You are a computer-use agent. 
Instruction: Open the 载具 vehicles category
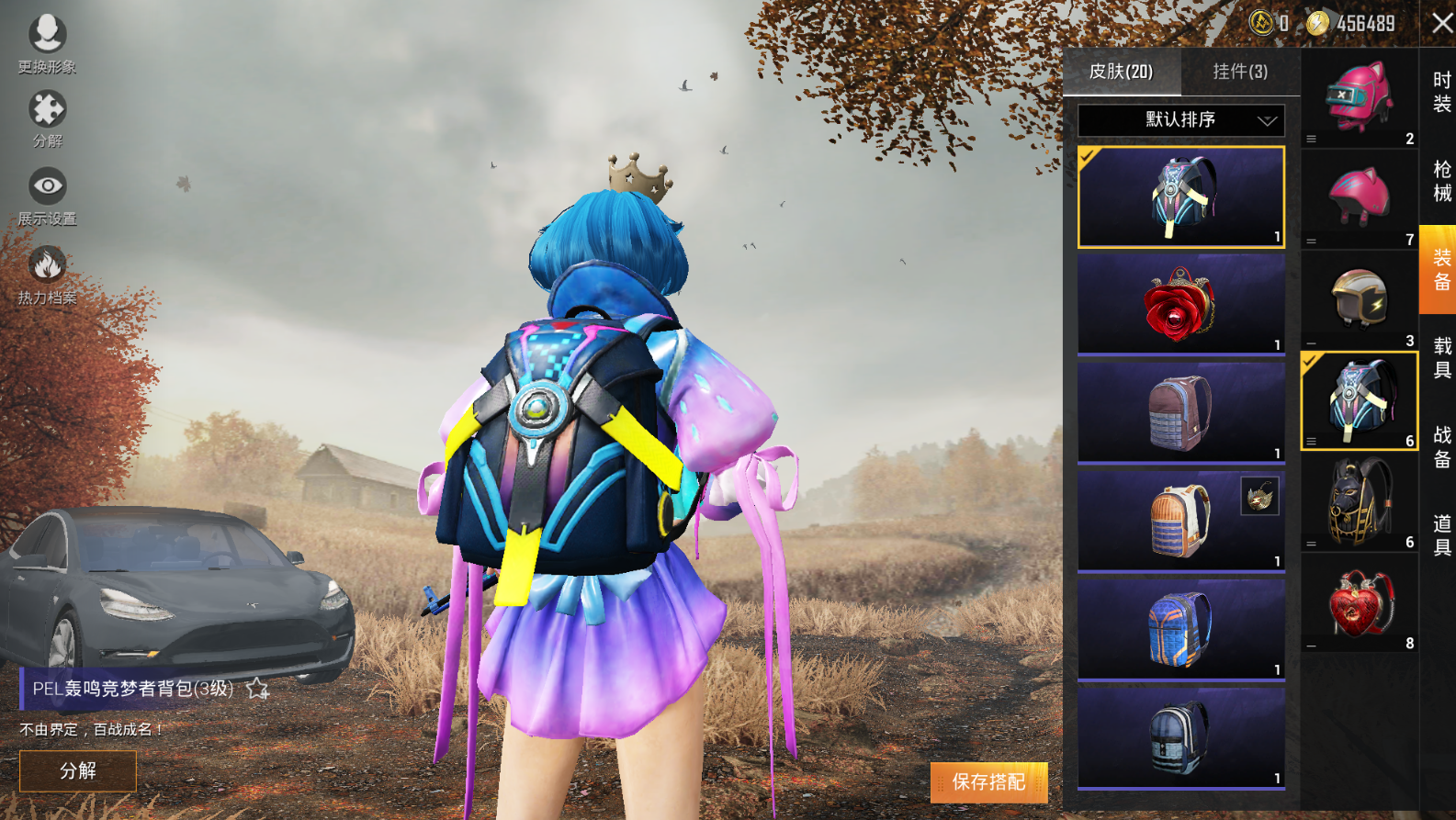1441,358
